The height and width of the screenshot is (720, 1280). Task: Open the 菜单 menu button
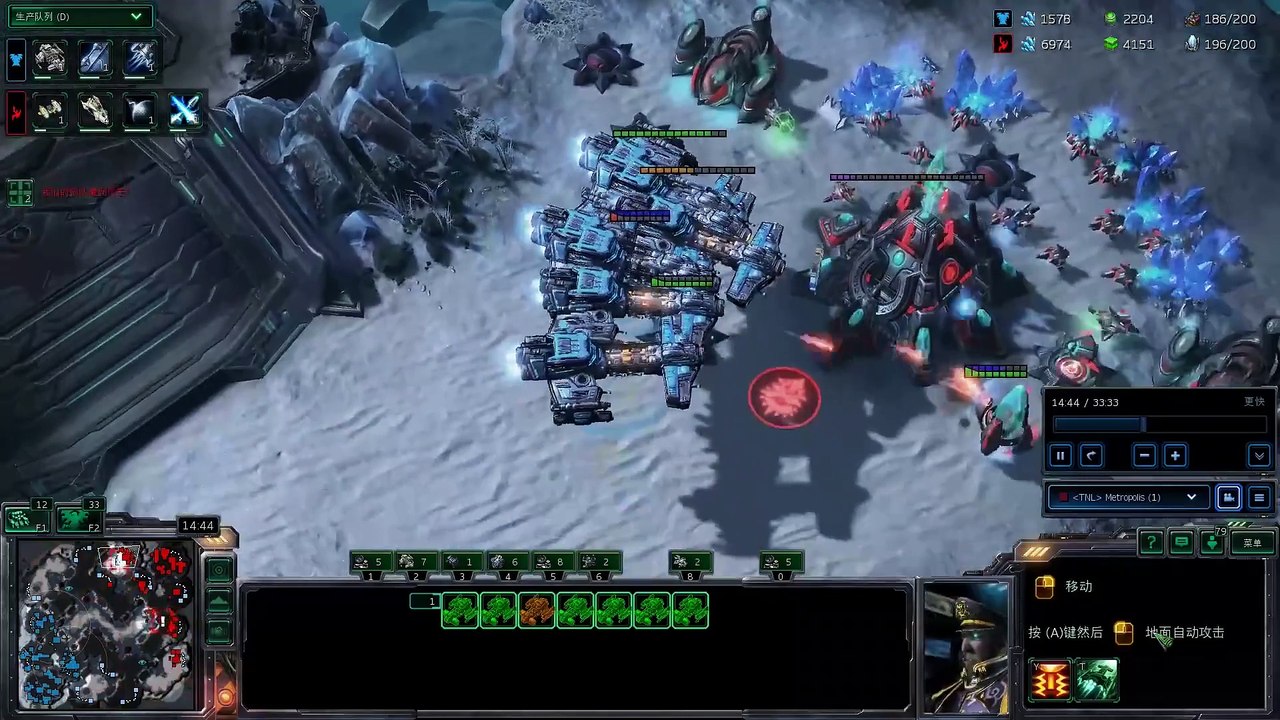(x=1252, y=543)
